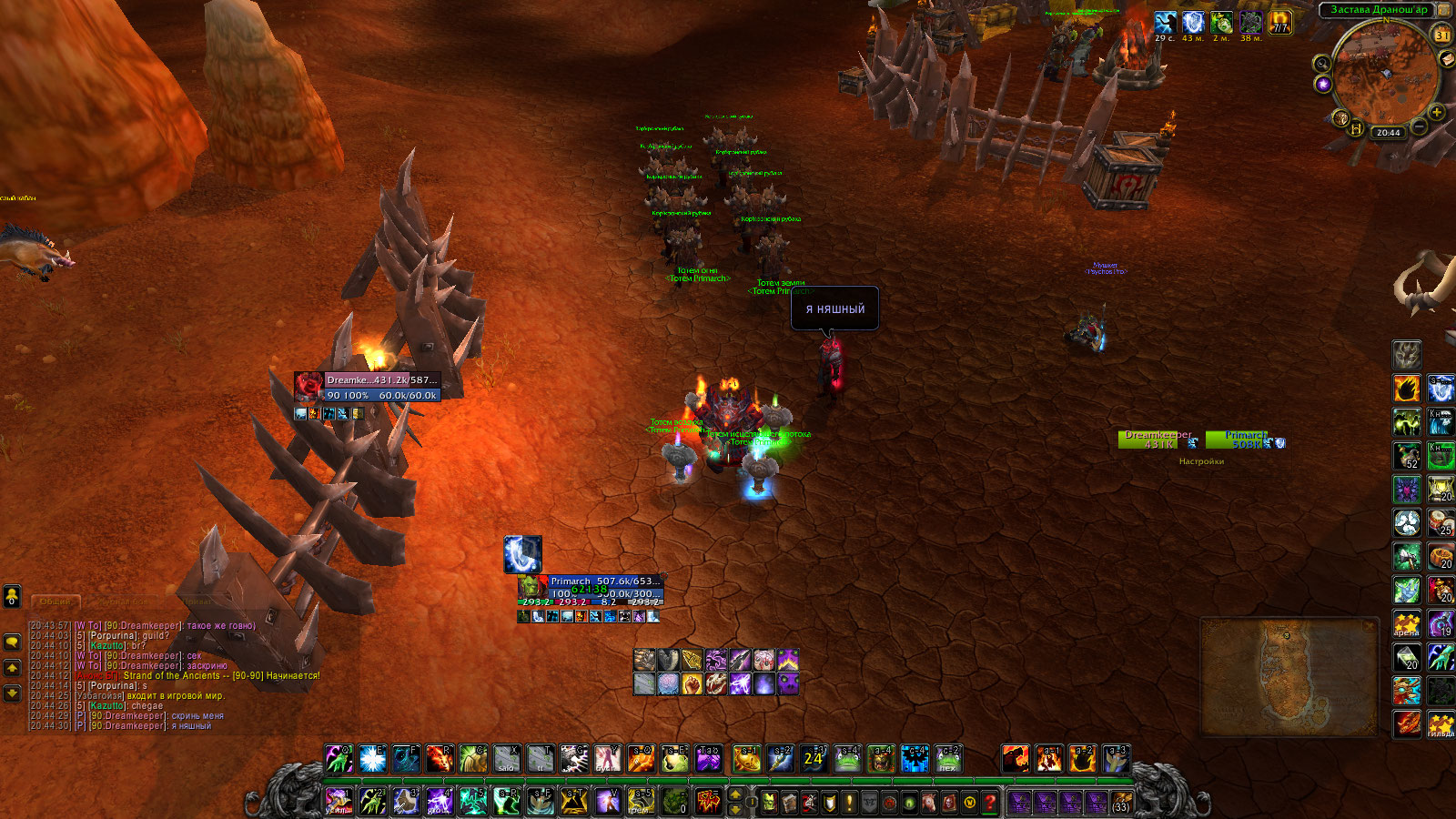Use the side bar slot labeled гильда

point(1441,724)
